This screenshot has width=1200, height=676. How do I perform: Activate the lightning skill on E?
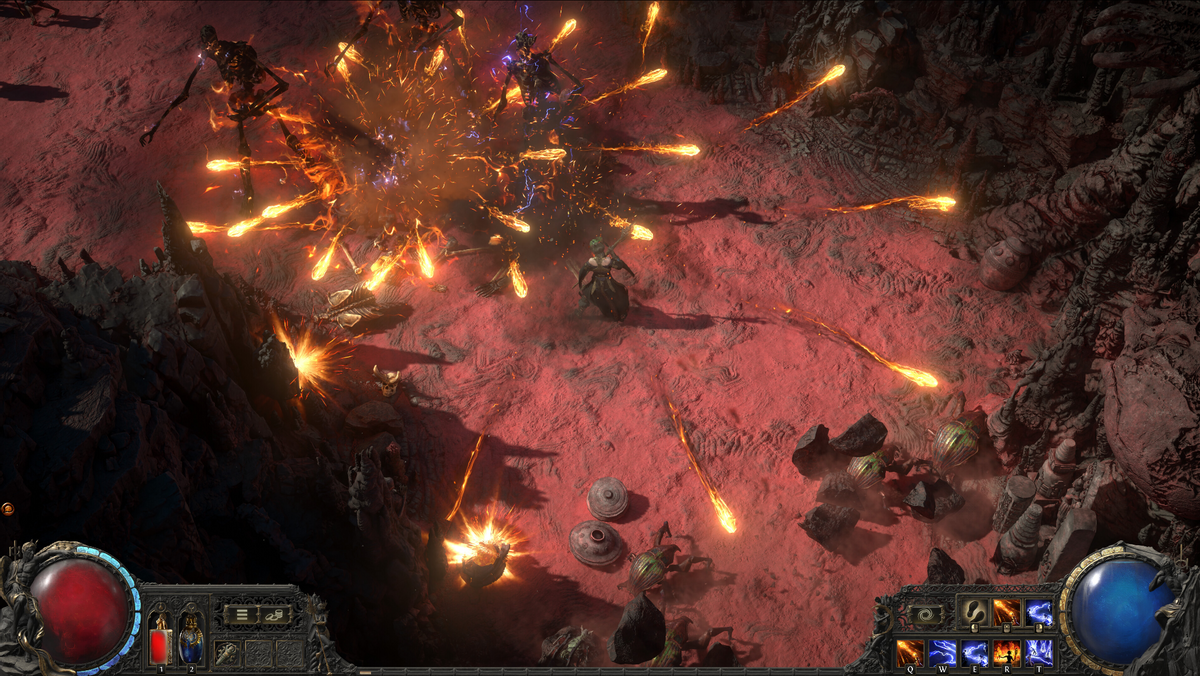(x=975, y=653)
